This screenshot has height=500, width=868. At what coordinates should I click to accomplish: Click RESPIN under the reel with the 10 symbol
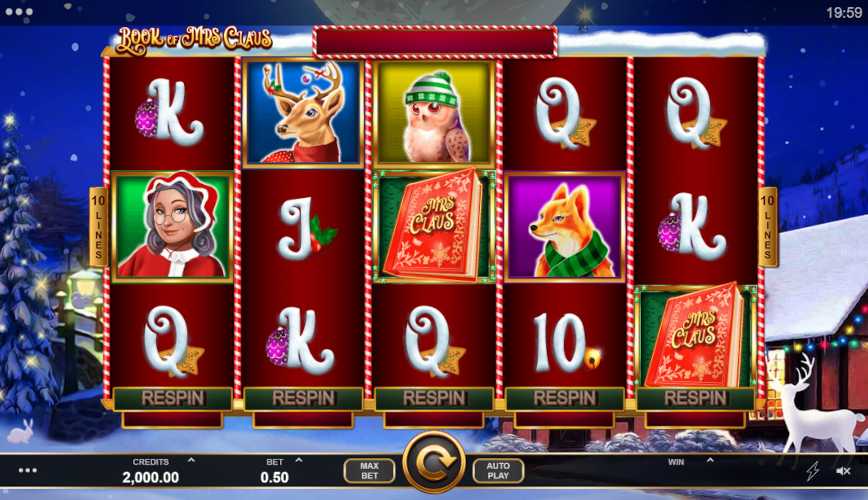[x=565, y=398]
